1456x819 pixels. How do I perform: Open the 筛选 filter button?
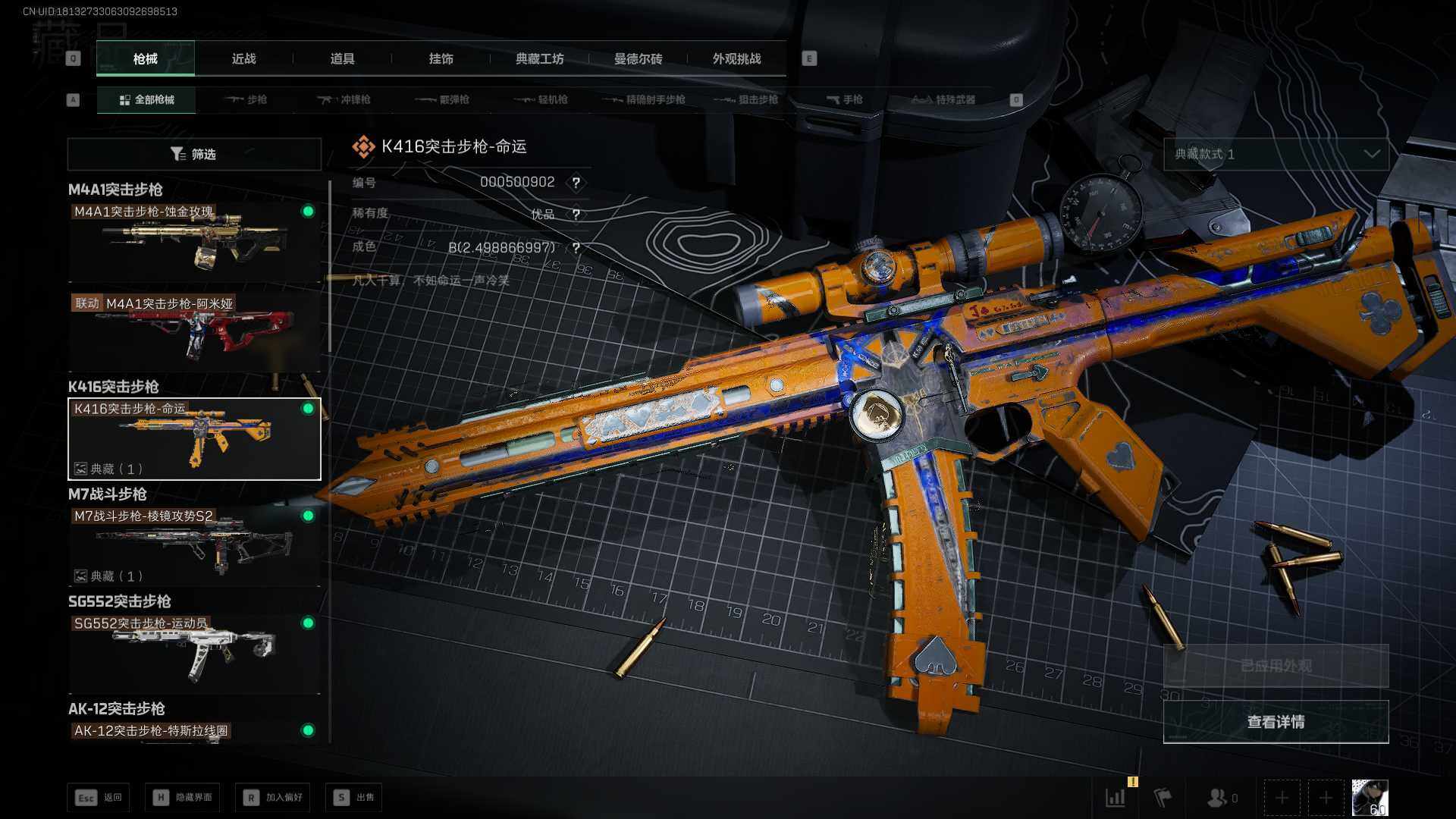[194, 154]
